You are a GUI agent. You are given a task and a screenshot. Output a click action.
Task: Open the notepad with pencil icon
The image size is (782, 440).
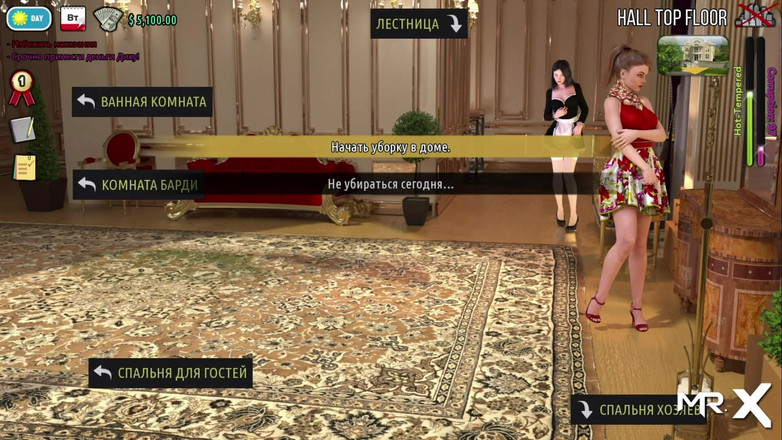coord(22,129)
